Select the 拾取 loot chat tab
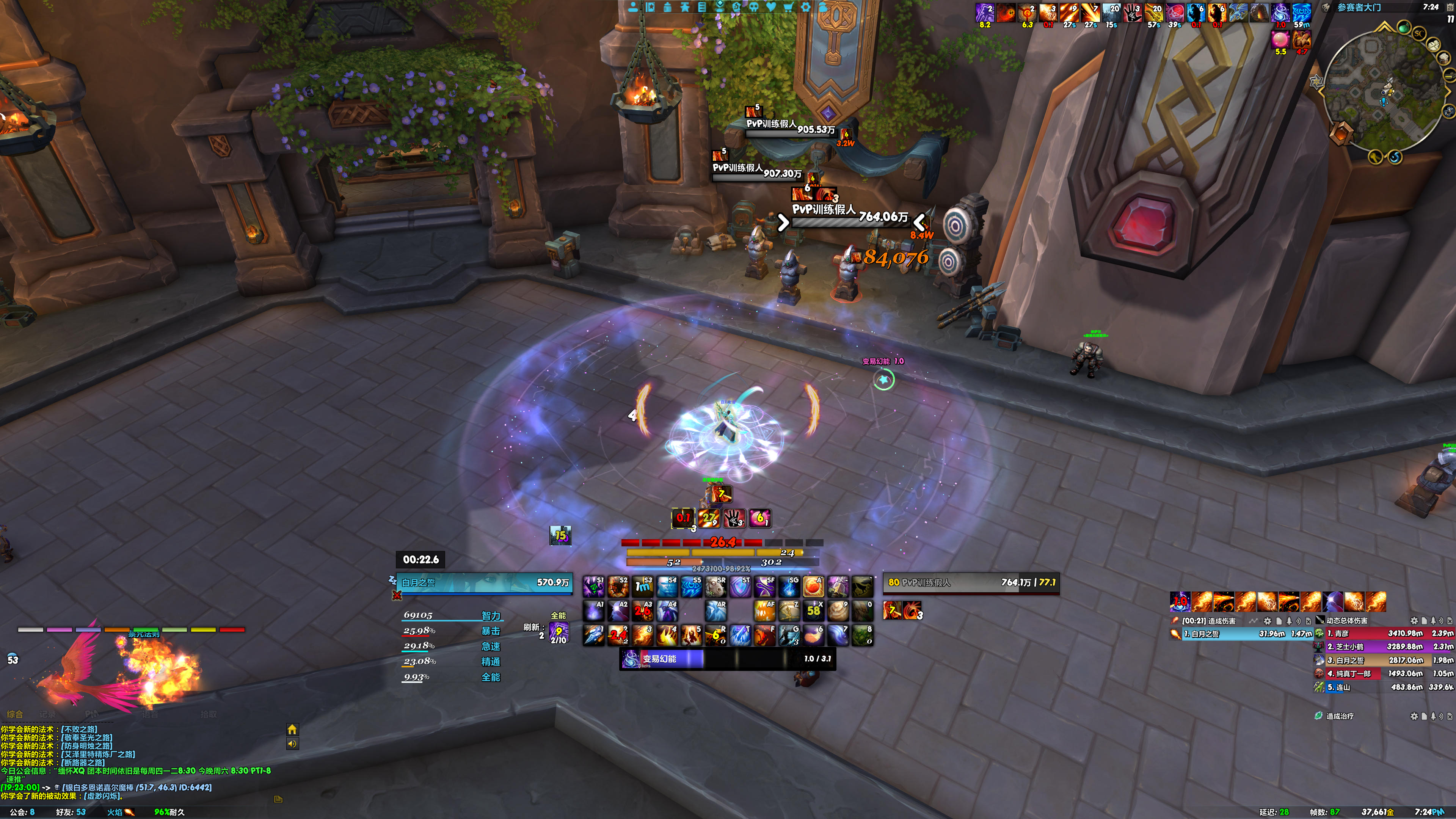The image size is (1456, 819). pos(209,714)
